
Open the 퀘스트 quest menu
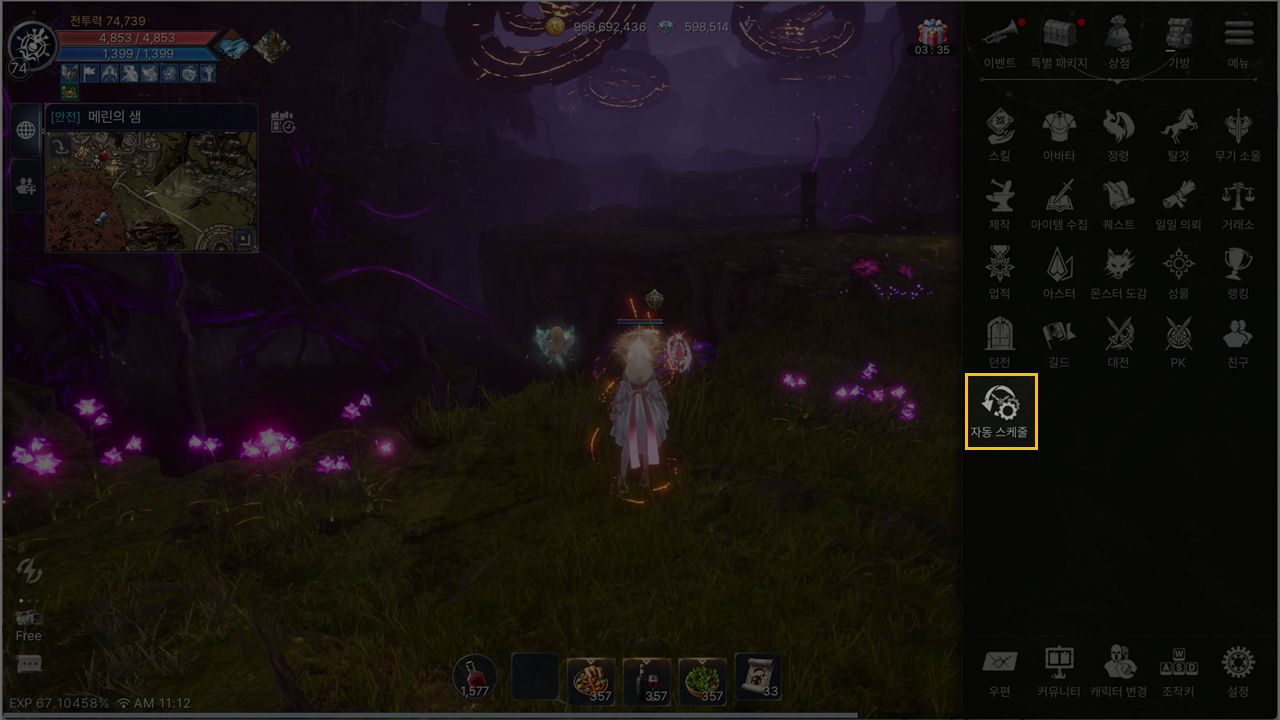[1118, 202]
